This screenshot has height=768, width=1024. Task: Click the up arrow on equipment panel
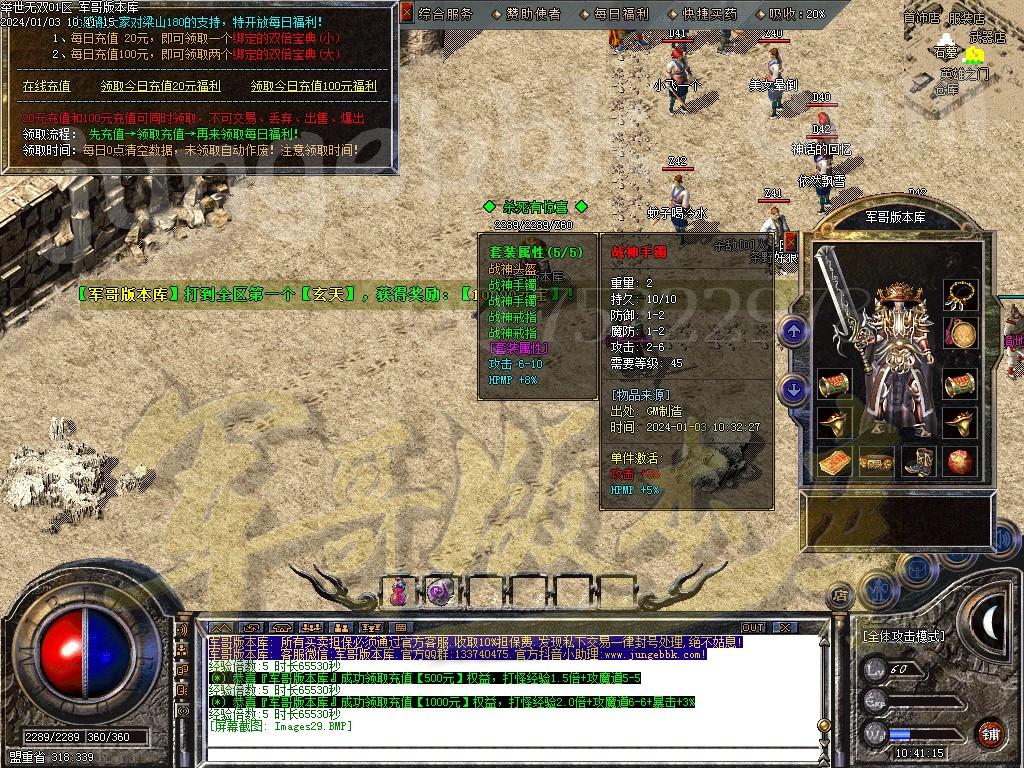pos(794,331)
